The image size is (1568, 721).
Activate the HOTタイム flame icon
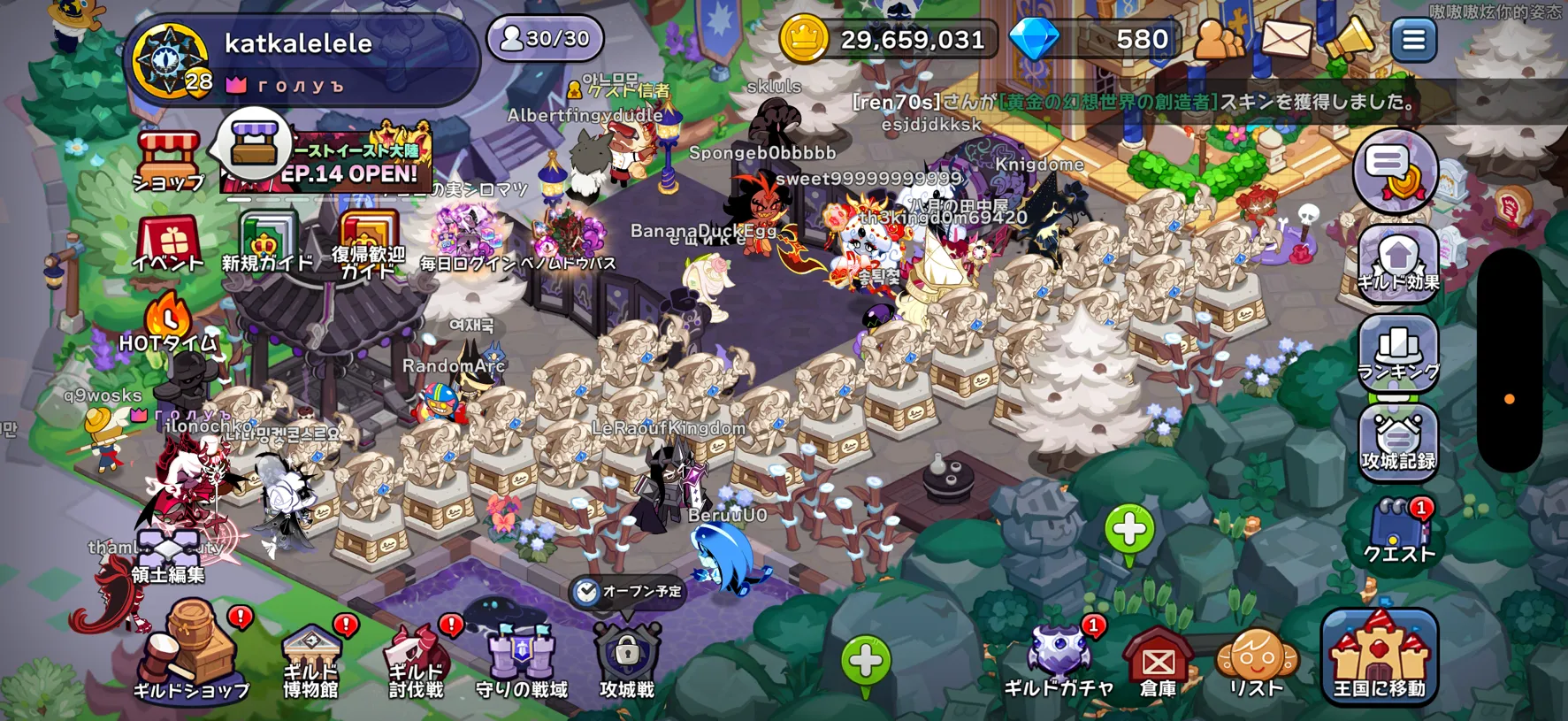[168, 323]
